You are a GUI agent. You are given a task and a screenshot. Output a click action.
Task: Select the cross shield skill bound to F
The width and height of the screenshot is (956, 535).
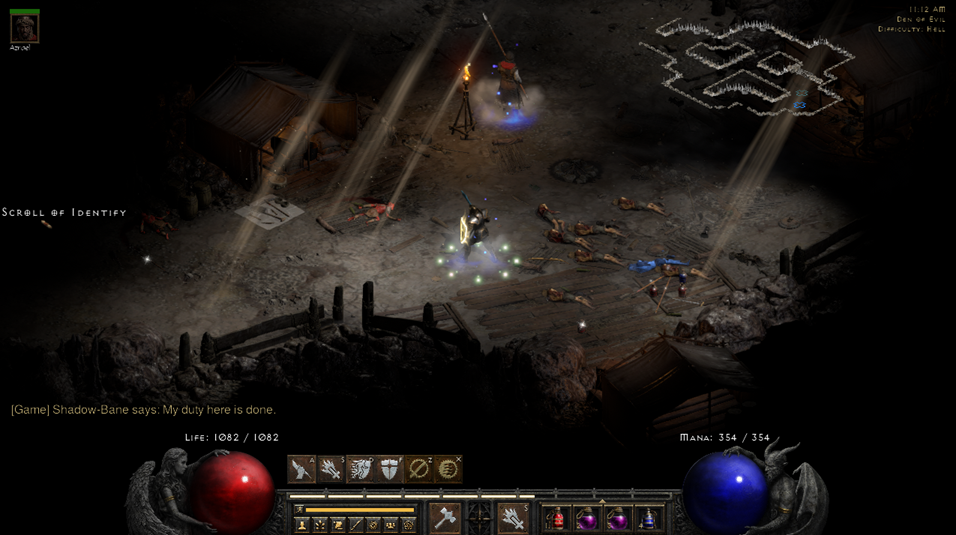389,469
